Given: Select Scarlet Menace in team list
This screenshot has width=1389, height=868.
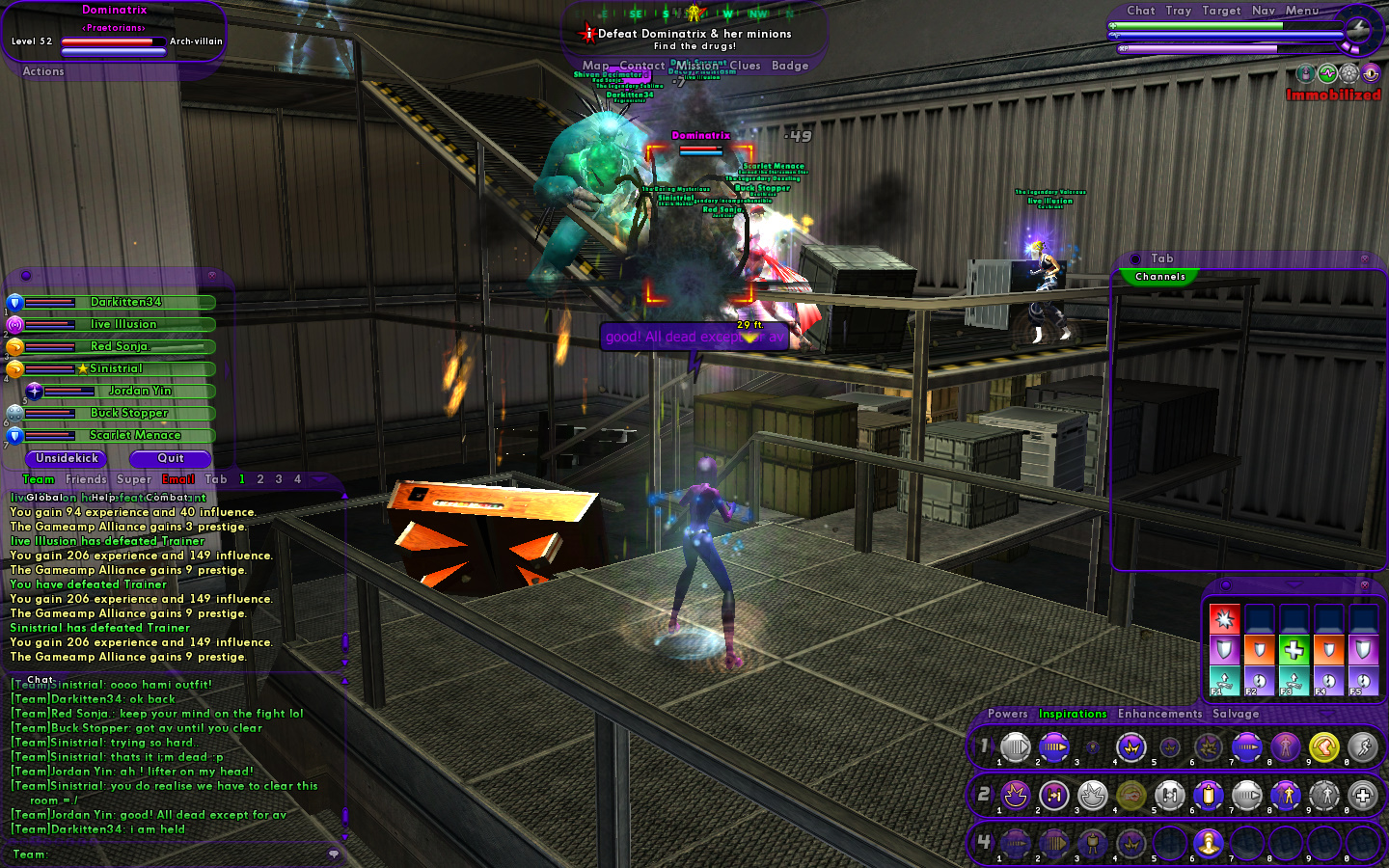Looking at the screenshot, I should click(x=135, y=435).
